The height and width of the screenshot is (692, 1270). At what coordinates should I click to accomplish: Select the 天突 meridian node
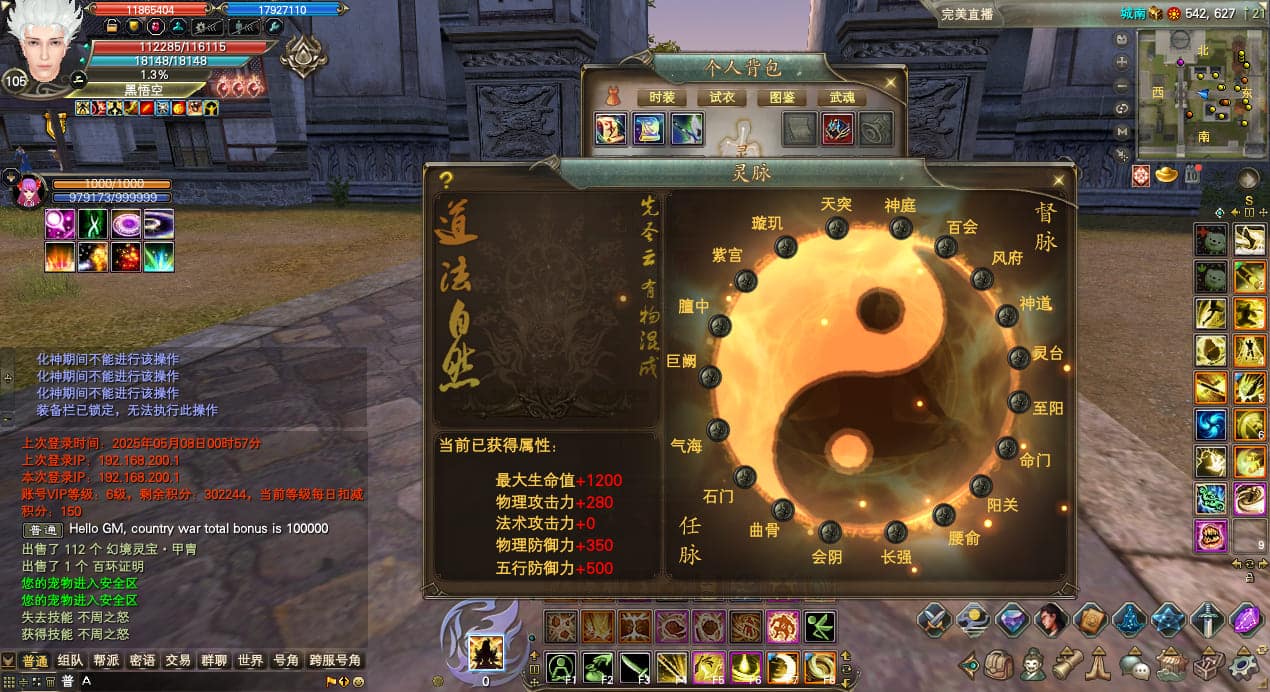pyautogui.click(x=836, y=228)
